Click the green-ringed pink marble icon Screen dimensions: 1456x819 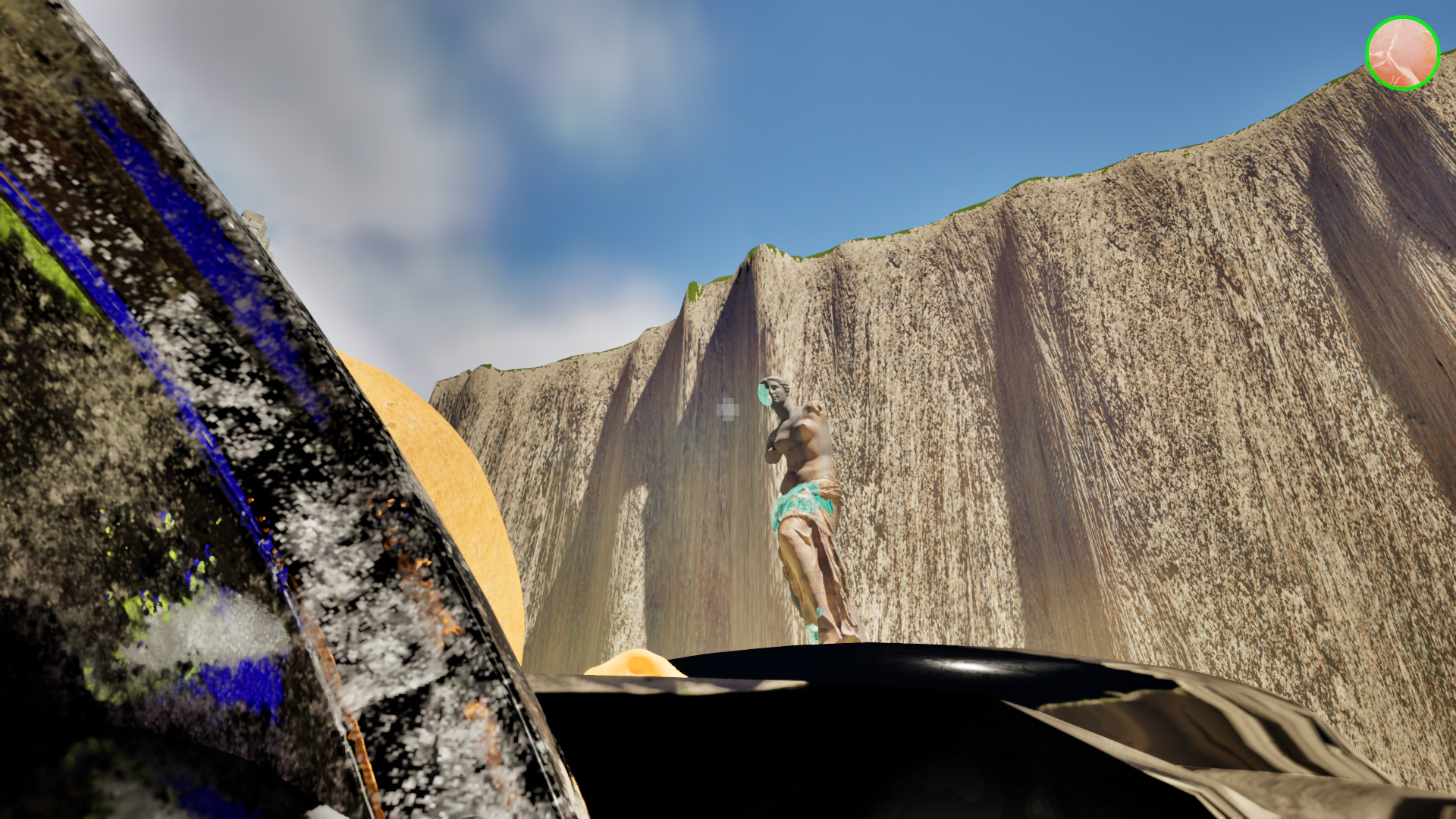(1402, 53)
